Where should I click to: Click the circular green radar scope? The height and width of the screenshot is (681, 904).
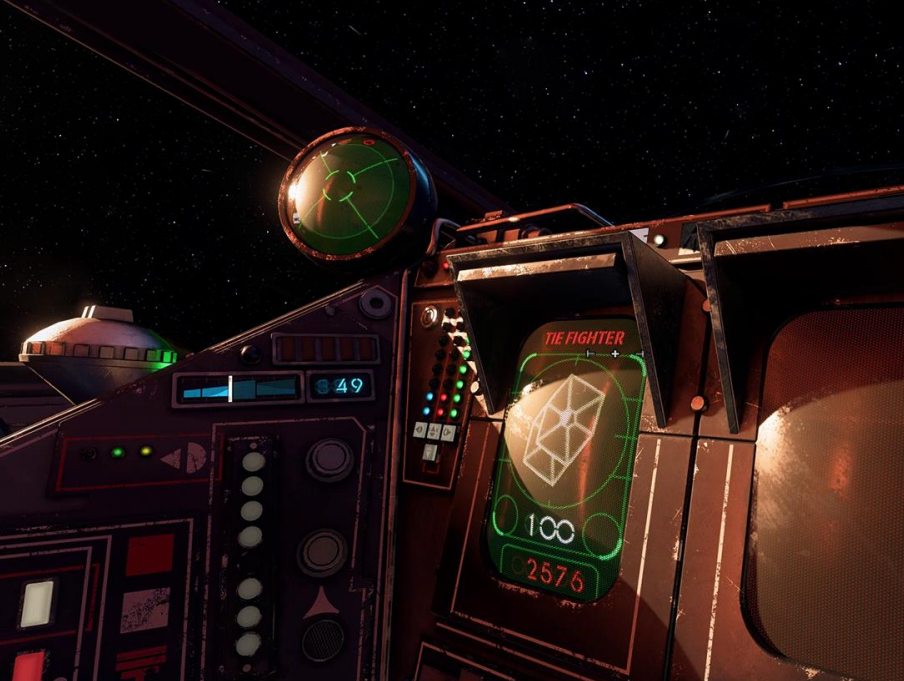point(351,194)
